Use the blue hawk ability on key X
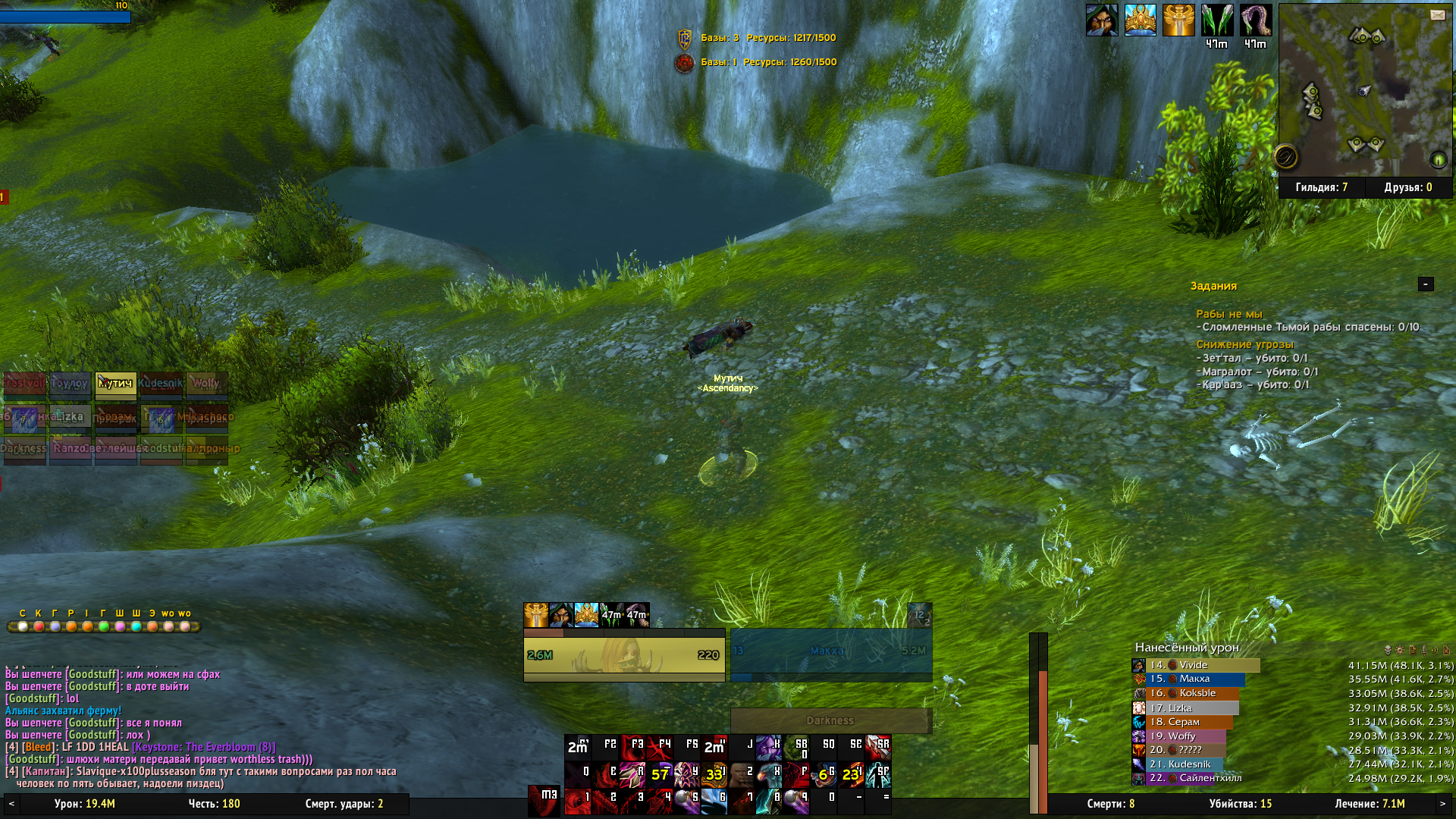Image resolution: width=1456 pixels, height=819 pixels. click(769, 774)
